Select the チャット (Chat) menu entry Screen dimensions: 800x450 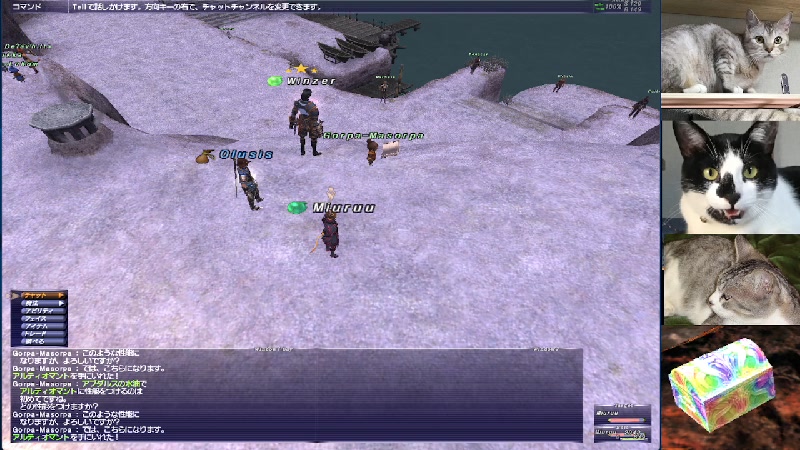pyautogui.click(x=38, y=295)
